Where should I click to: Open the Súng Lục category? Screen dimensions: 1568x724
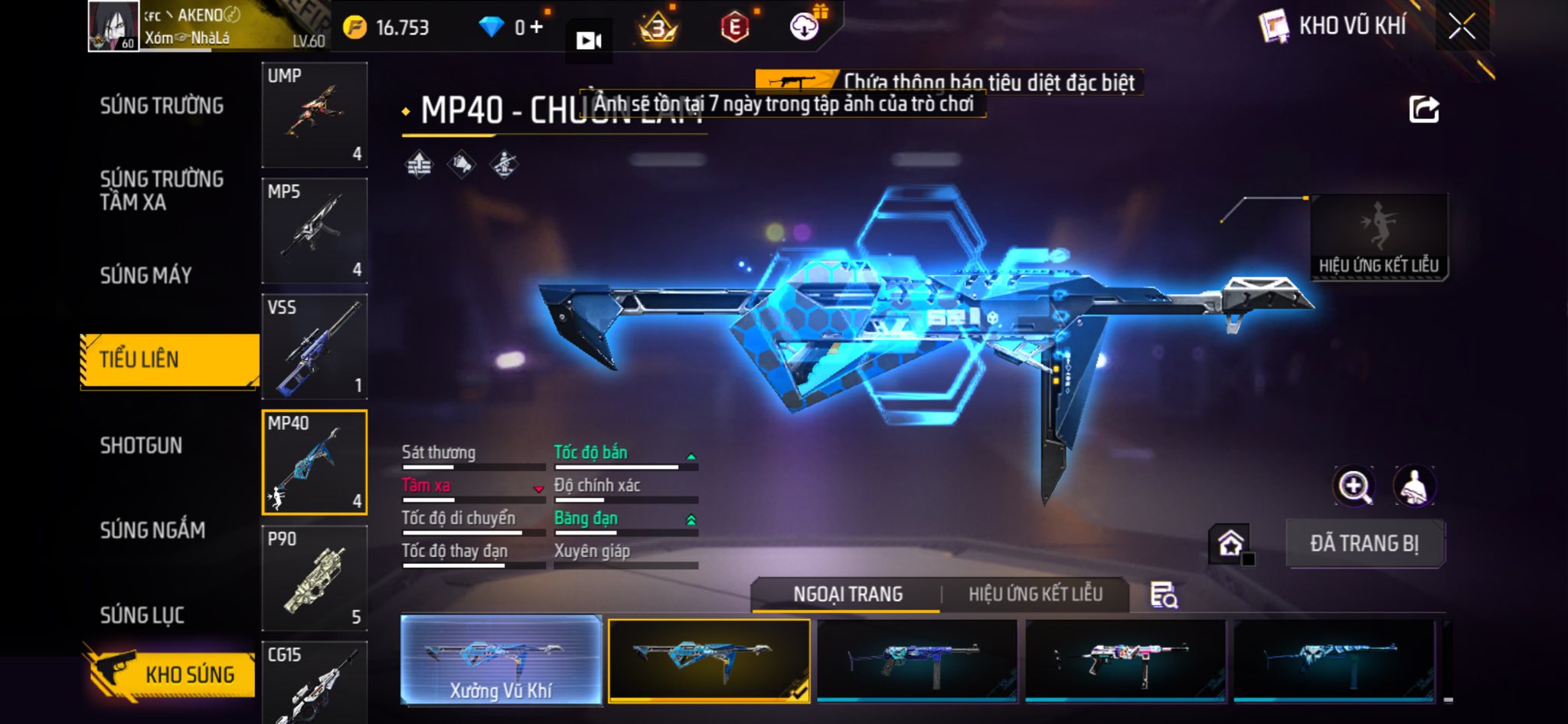pos(142,615)
